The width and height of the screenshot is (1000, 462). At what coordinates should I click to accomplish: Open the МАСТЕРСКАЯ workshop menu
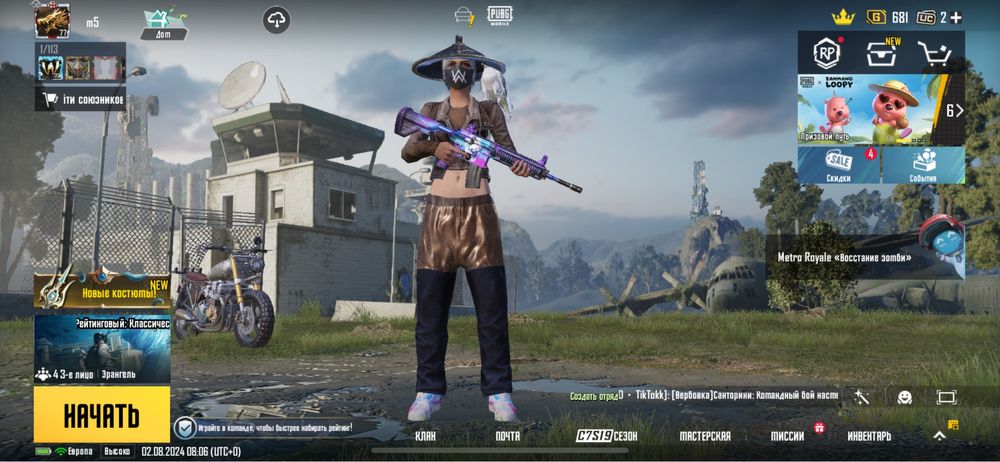tap(705, 436)
